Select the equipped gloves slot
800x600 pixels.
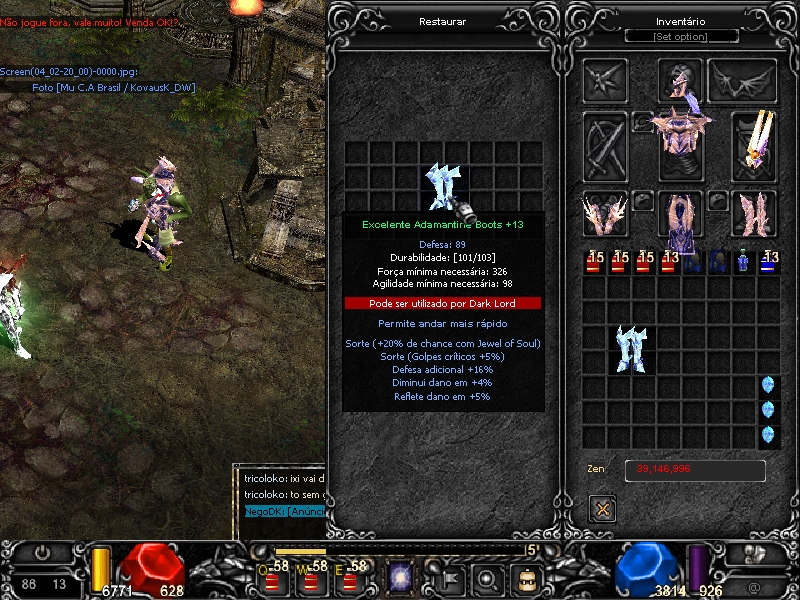coord(605,213)
